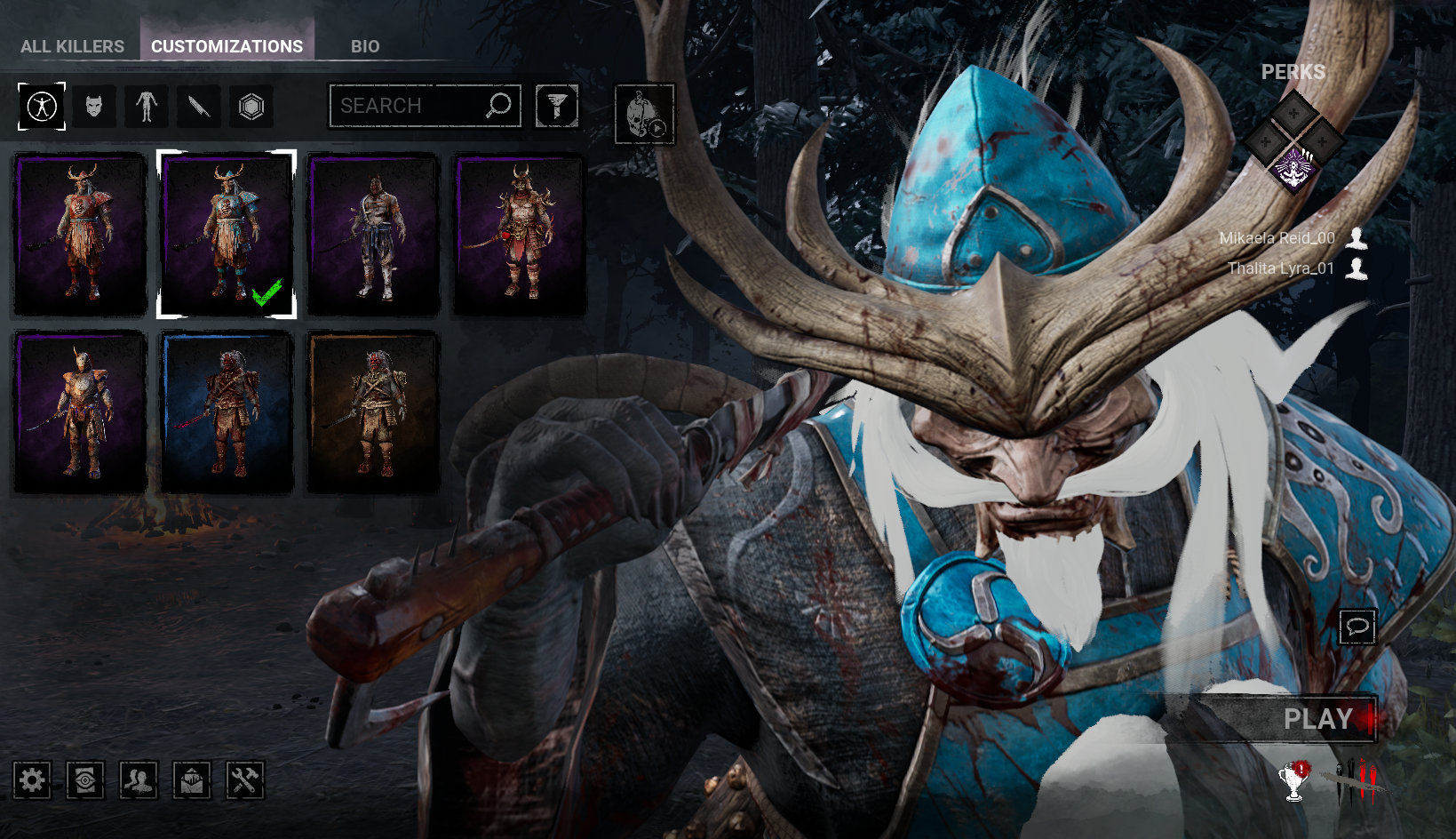
Task: Select the body torso category icon
Action: (x=147, y=107)
